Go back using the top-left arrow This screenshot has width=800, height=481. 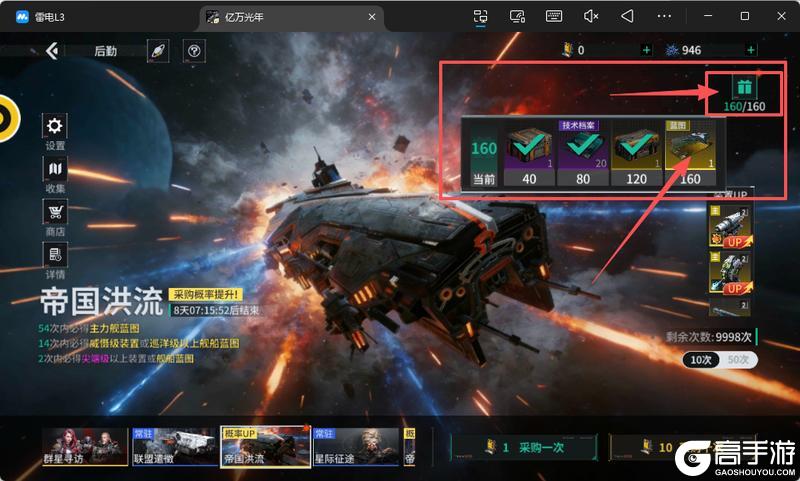[x=53, y=51]
